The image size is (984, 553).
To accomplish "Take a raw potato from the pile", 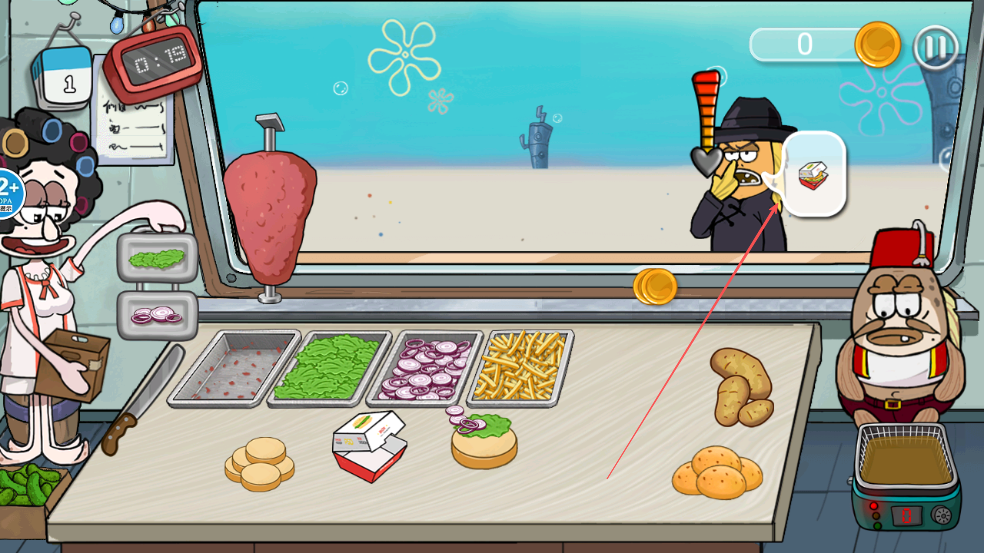I will pyautogui.click(x=740, y=386).
